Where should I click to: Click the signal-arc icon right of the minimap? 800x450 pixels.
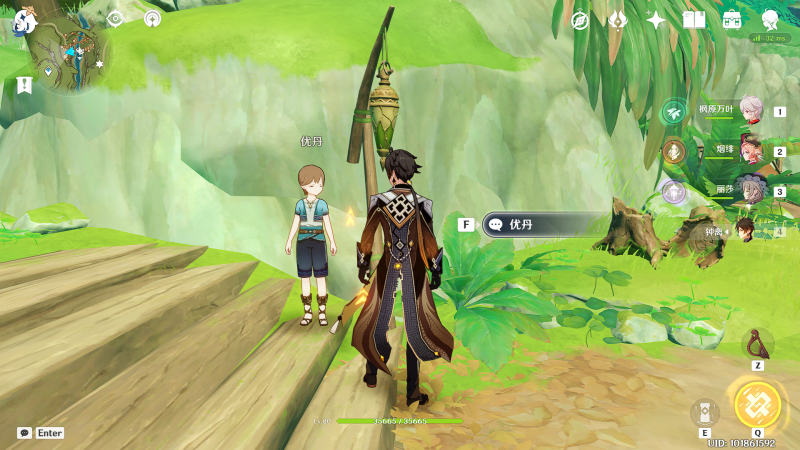tap(152, 19)
